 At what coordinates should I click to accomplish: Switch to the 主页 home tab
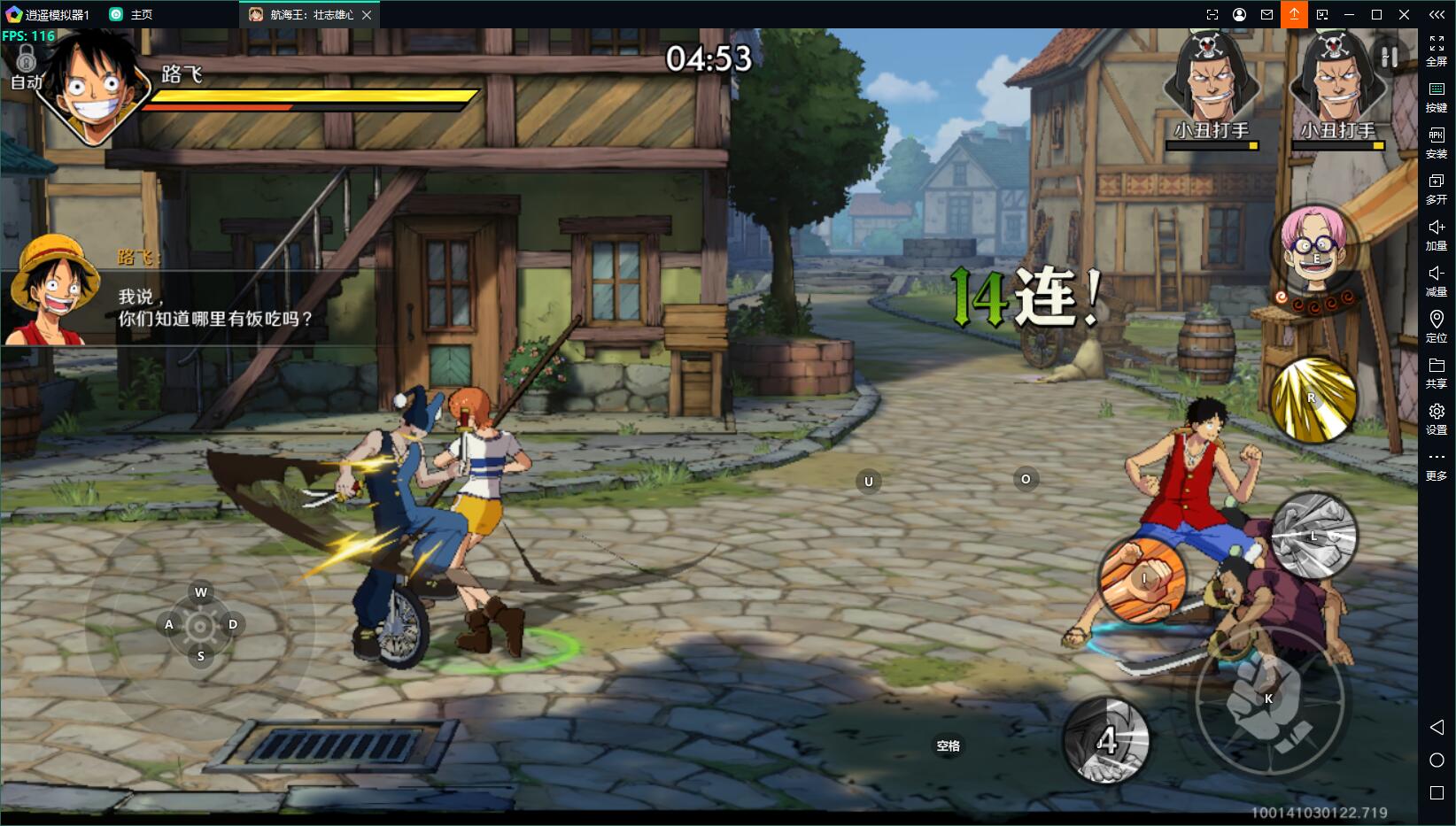(x=131, y=15)
